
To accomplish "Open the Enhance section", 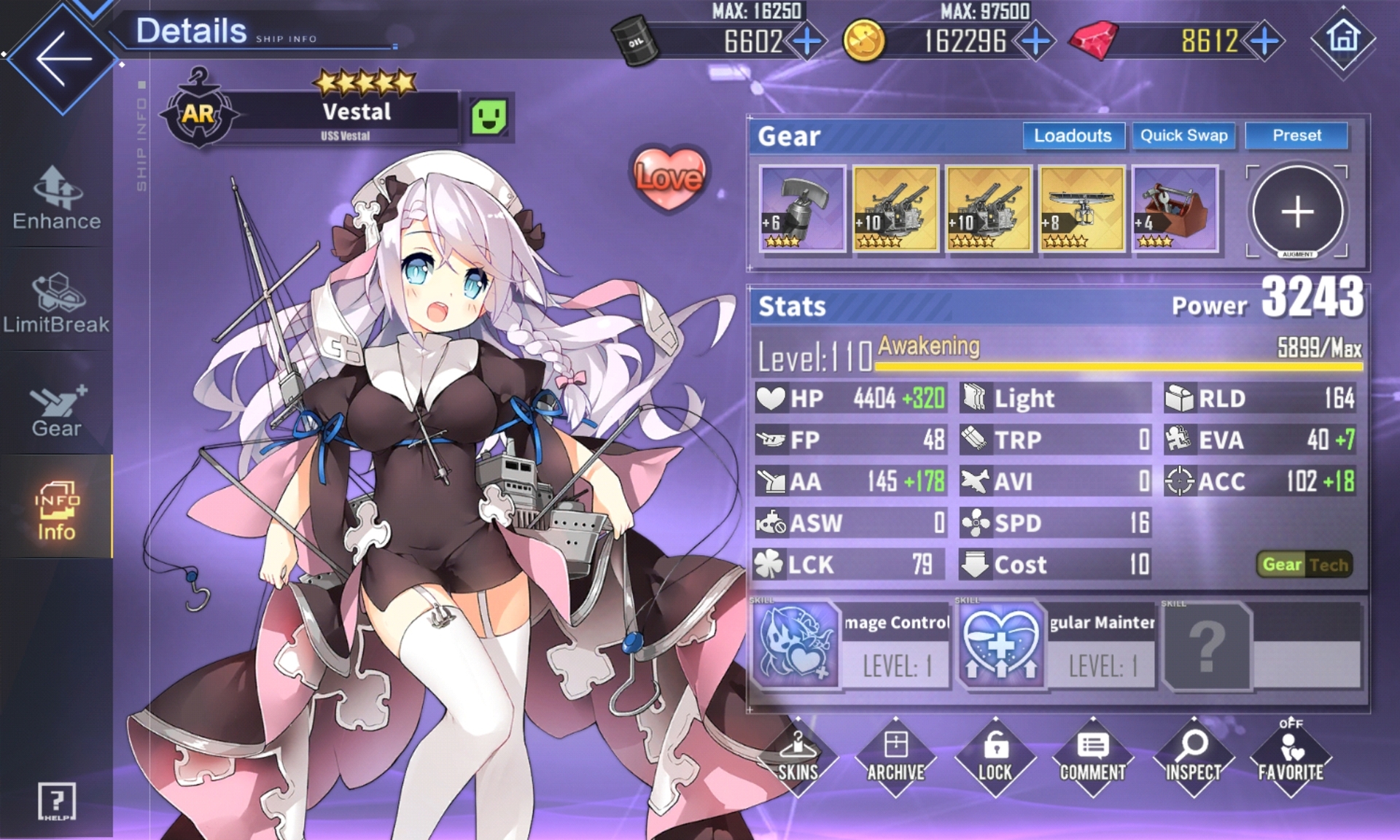I will [x=56, y=198].
